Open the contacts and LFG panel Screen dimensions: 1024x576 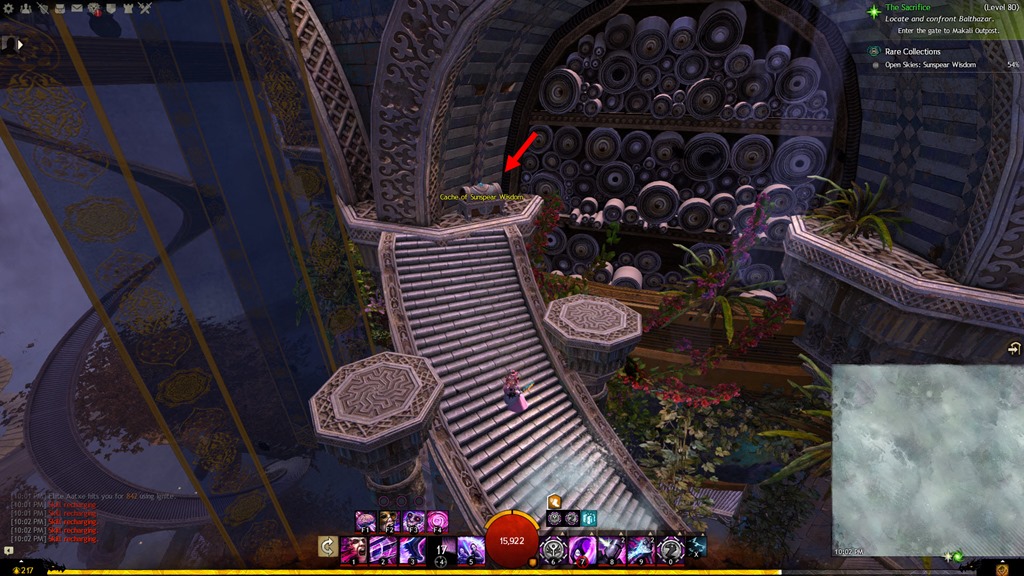pyautogui.click(x=26, y=9)
